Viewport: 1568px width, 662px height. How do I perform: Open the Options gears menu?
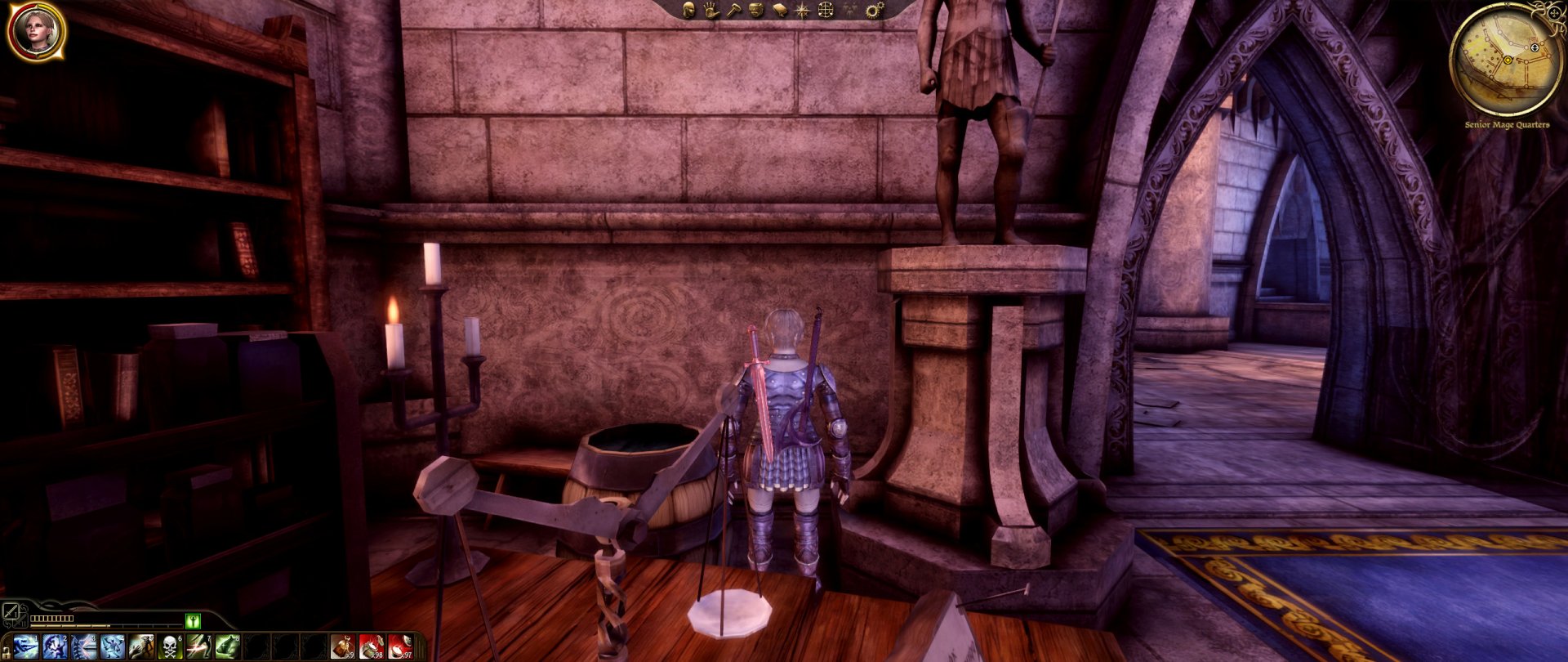point(875,10)
